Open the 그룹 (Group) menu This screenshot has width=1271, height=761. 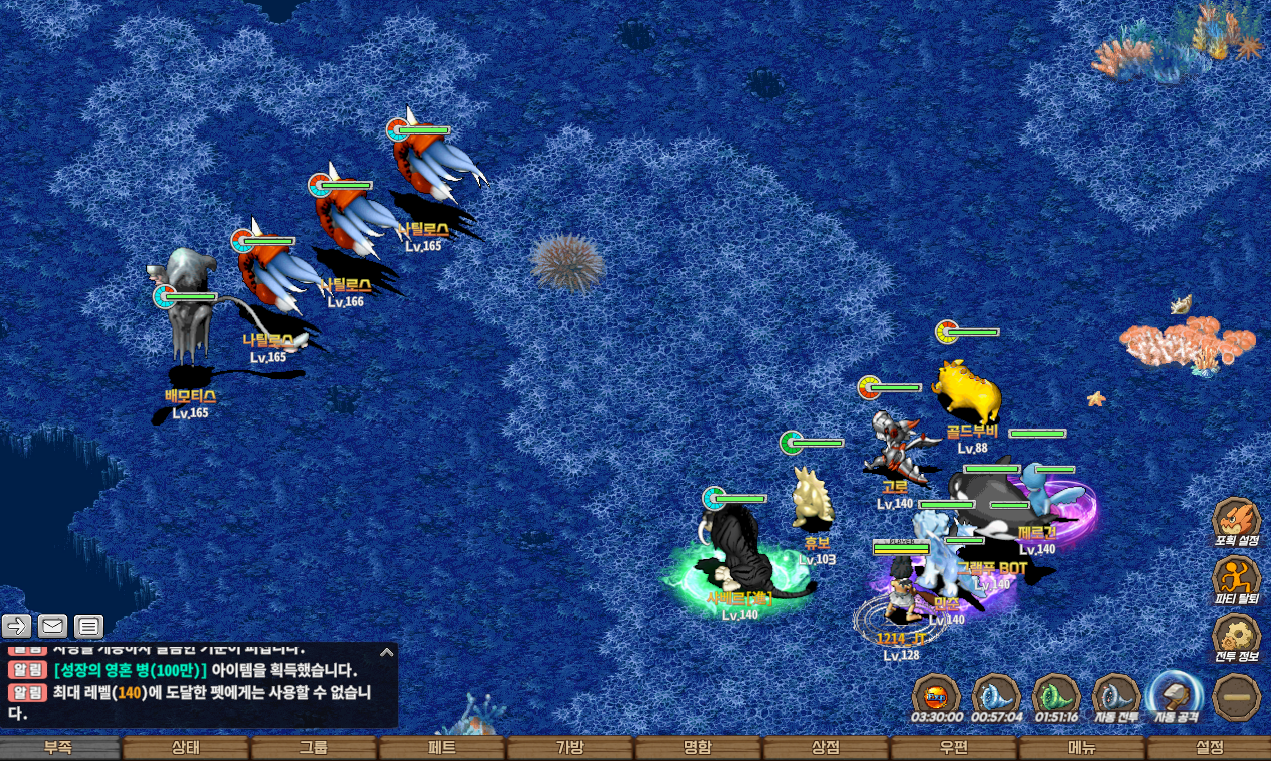(314, 748)
